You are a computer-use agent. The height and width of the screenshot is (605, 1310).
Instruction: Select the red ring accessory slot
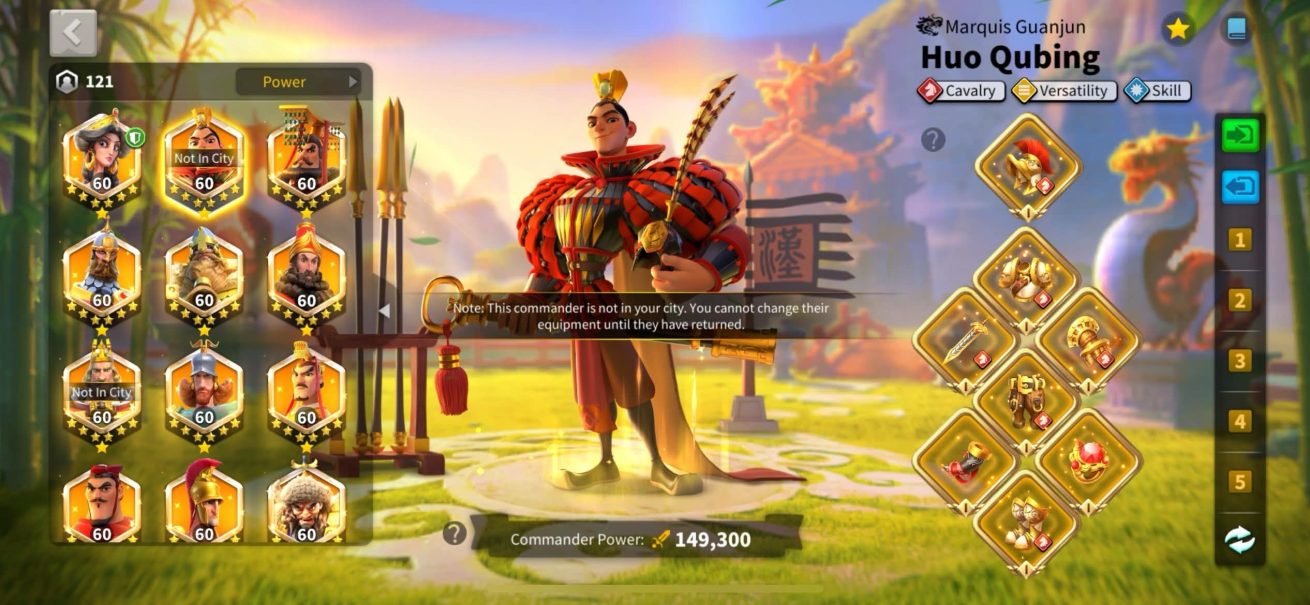coord(1088,460)
